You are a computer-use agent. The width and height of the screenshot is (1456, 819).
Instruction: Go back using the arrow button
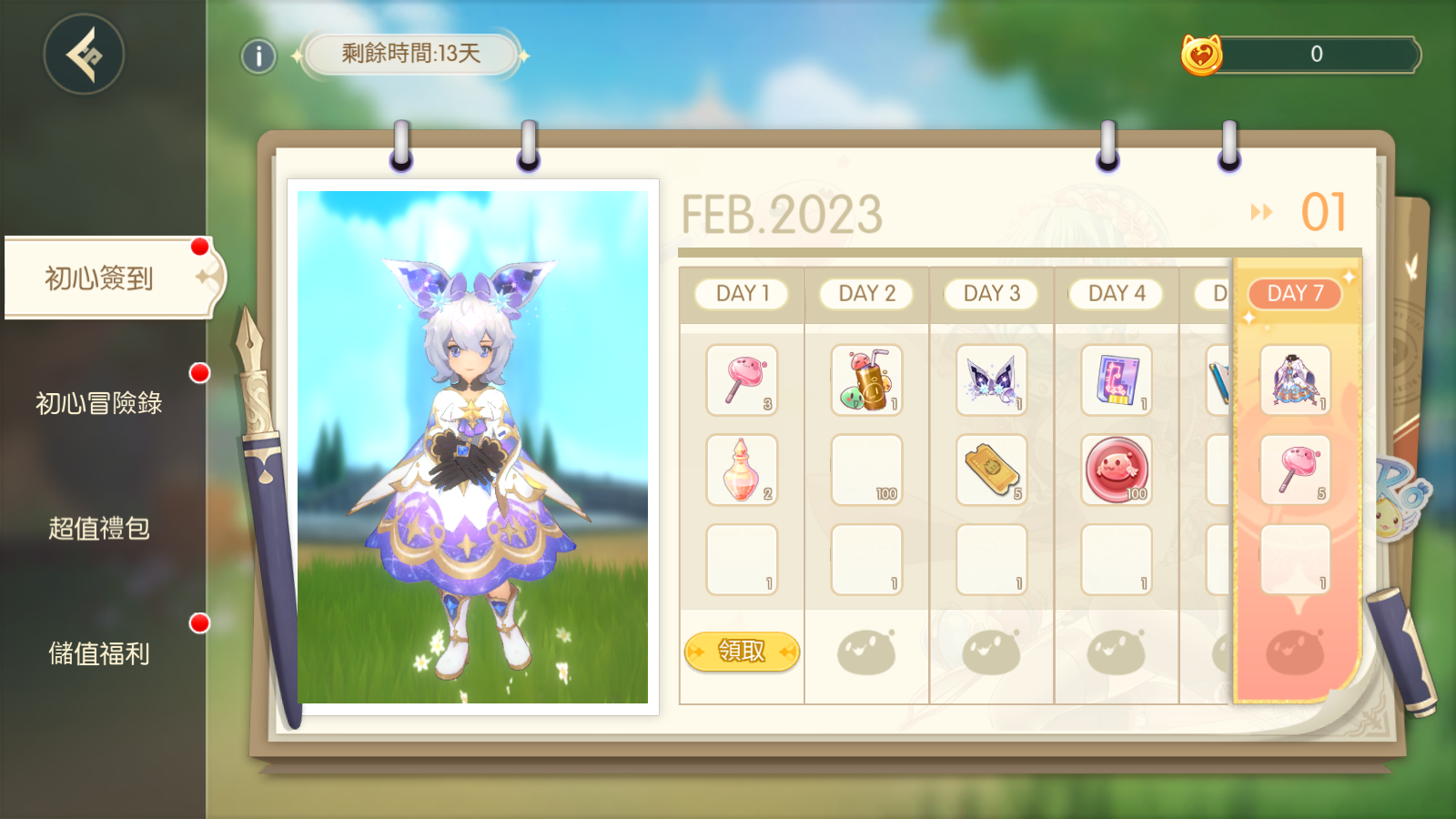pyautogui.click(x=84, y=55)
